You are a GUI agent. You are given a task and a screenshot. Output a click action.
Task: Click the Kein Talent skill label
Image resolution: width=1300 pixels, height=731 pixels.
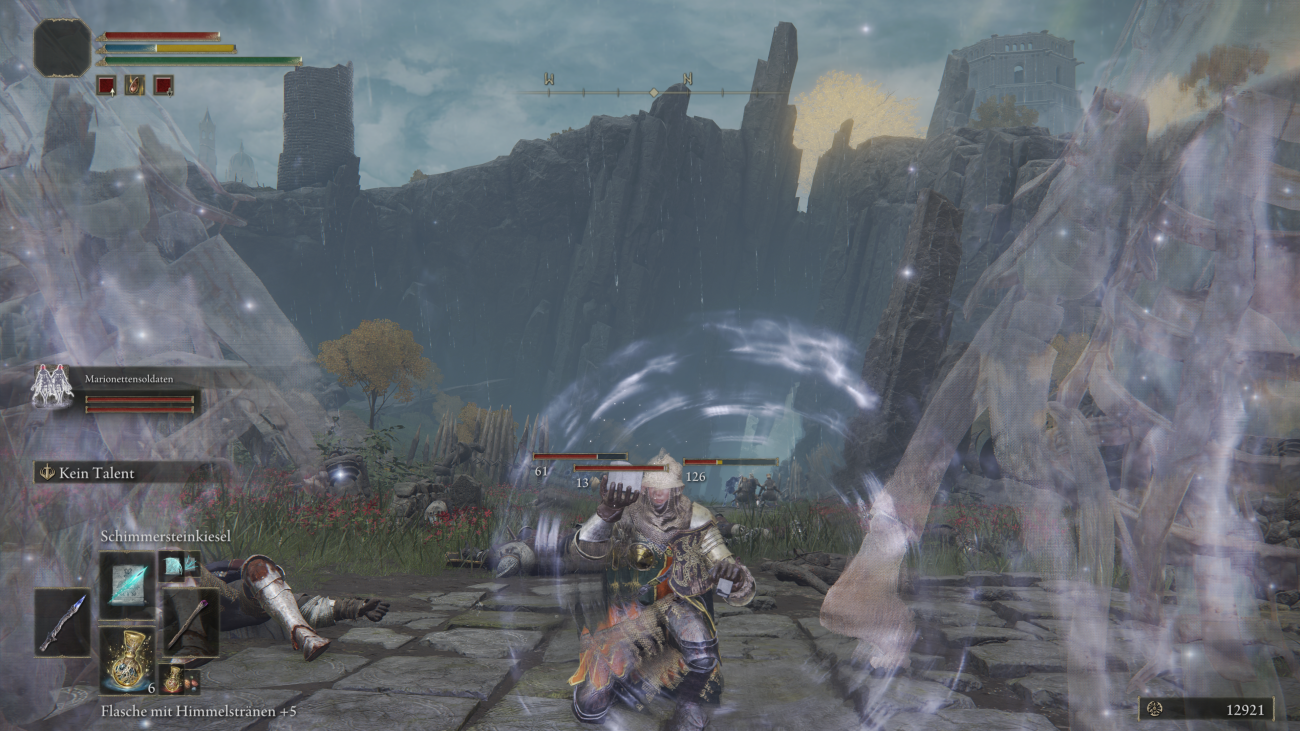[96, 473]
